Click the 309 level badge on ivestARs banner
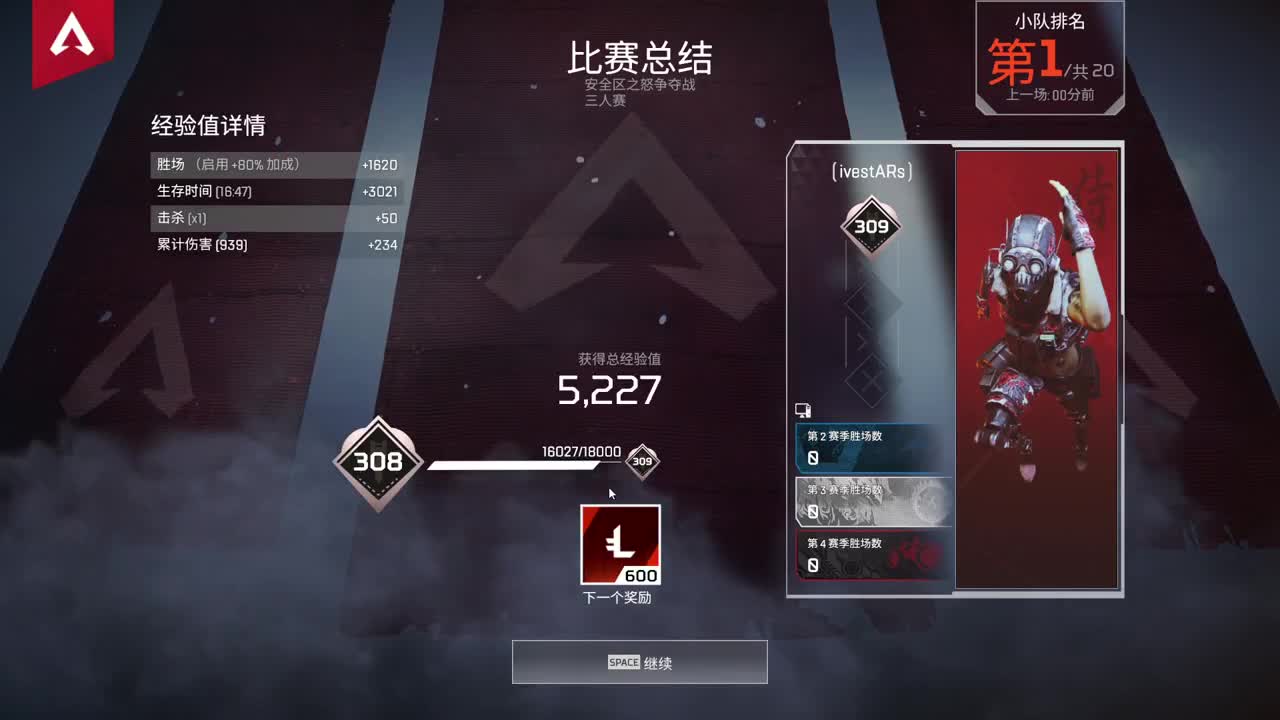 click(x=872, y=226)
